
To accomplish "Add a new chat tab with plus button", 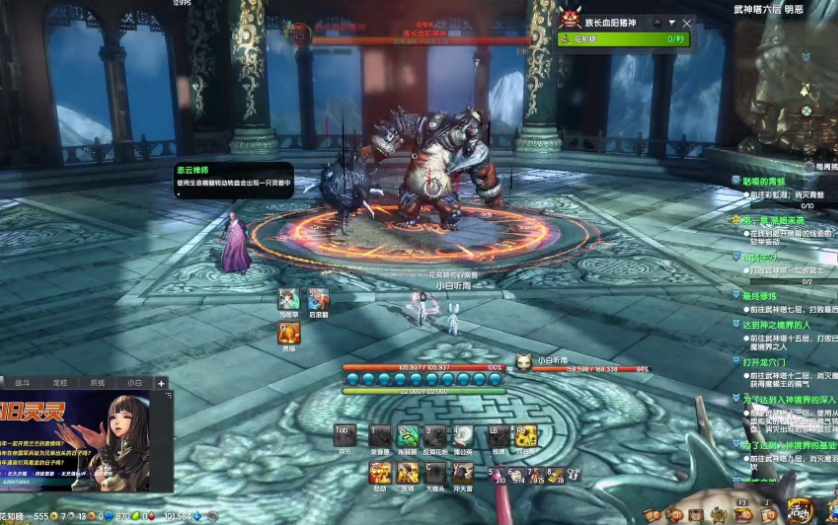I will tap(160, 383).
